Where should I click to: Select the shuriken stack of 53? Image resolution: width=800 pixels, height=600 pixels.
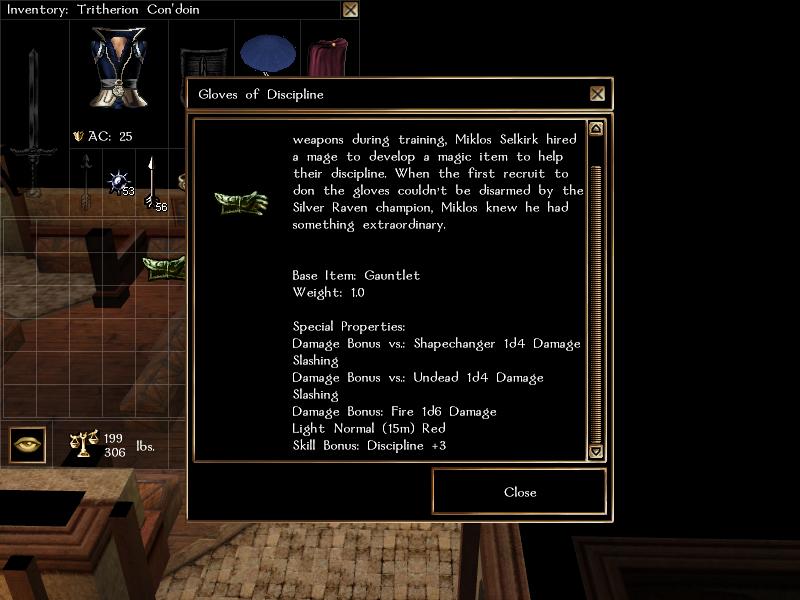(x=120, y=182)
